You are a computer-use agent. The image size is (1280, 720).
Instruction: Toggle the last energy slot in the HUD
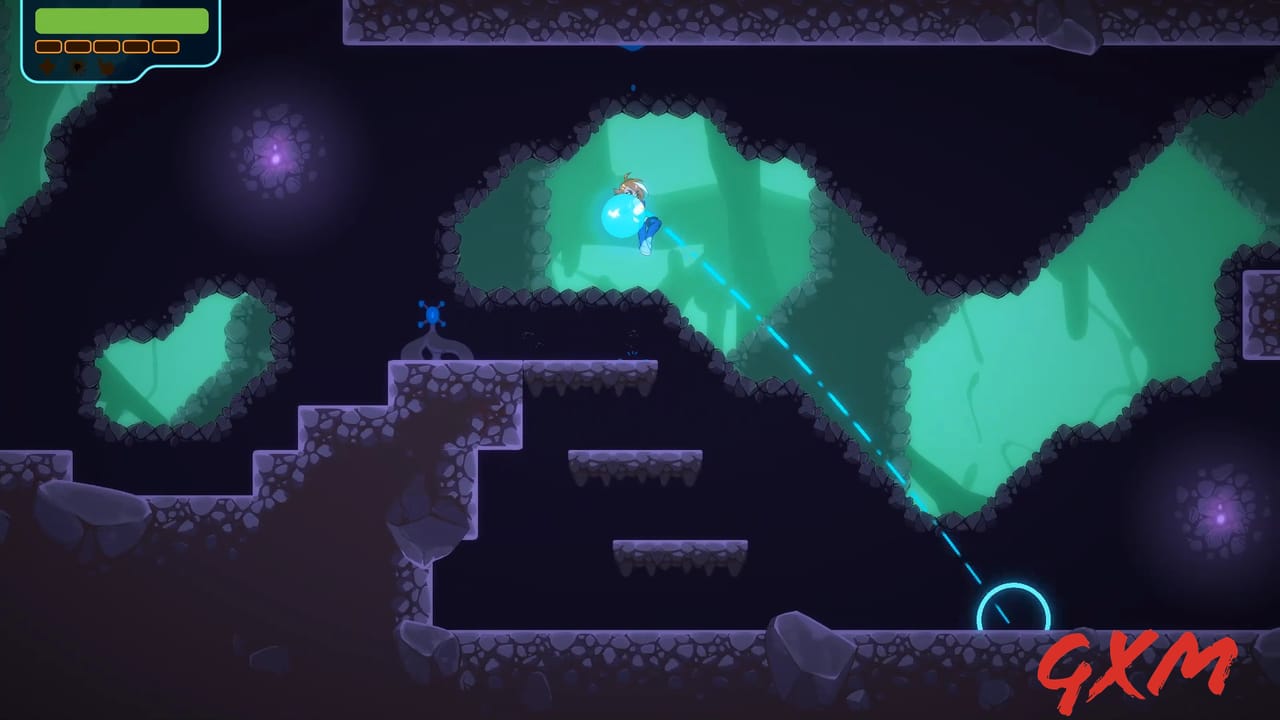[165, 47]
